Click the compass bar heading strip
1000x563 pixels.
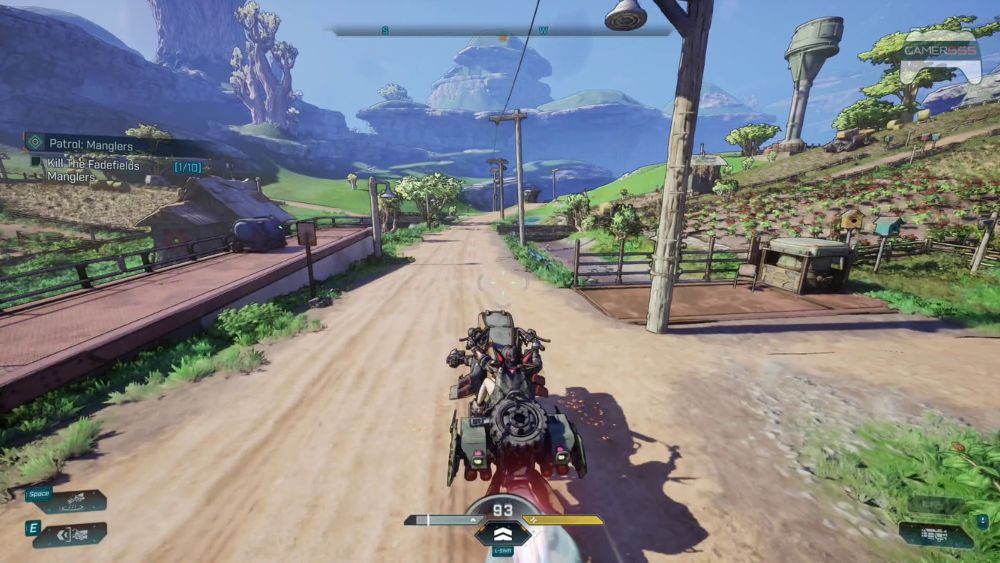point(502,31)
